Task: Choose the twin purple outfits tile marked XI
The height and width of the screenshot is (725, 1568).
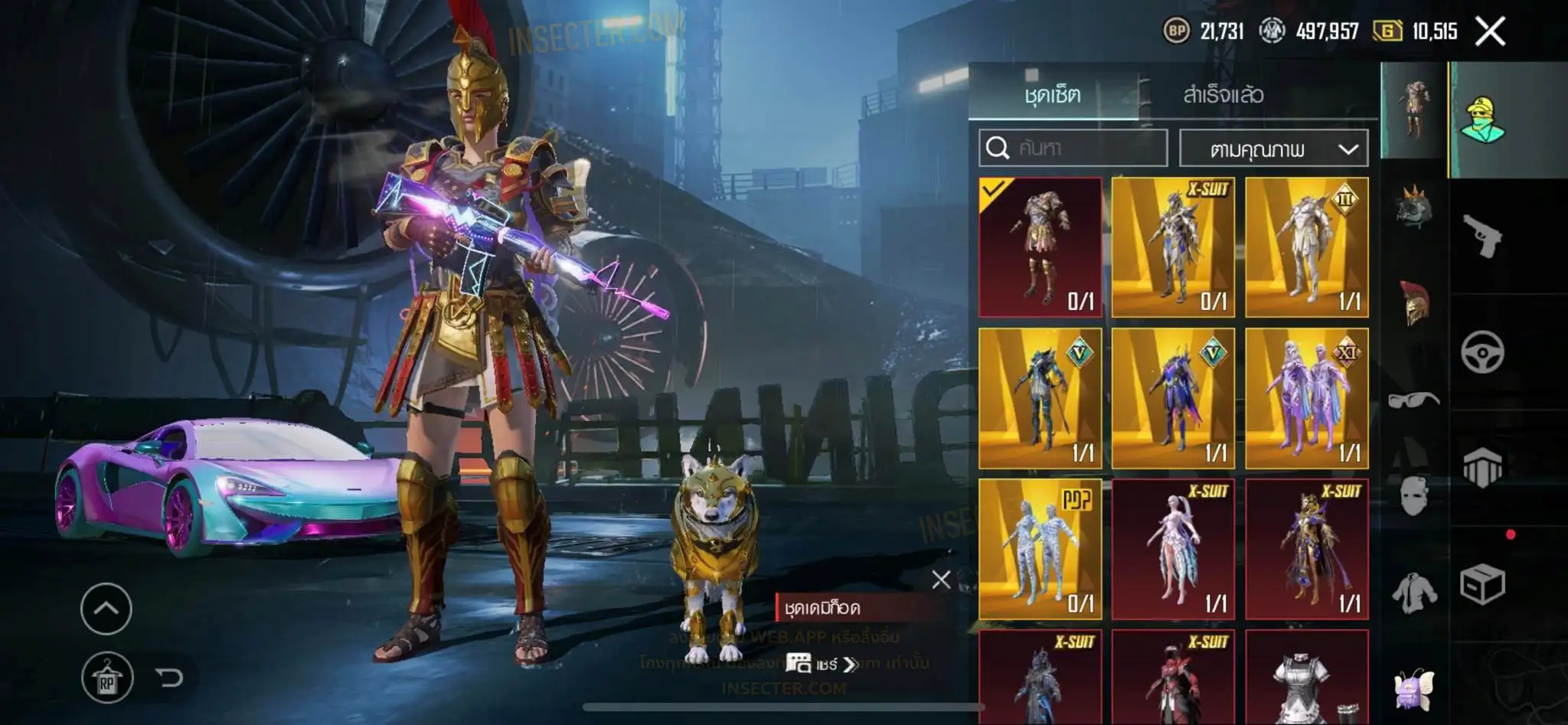Action: pos(1306,398)
